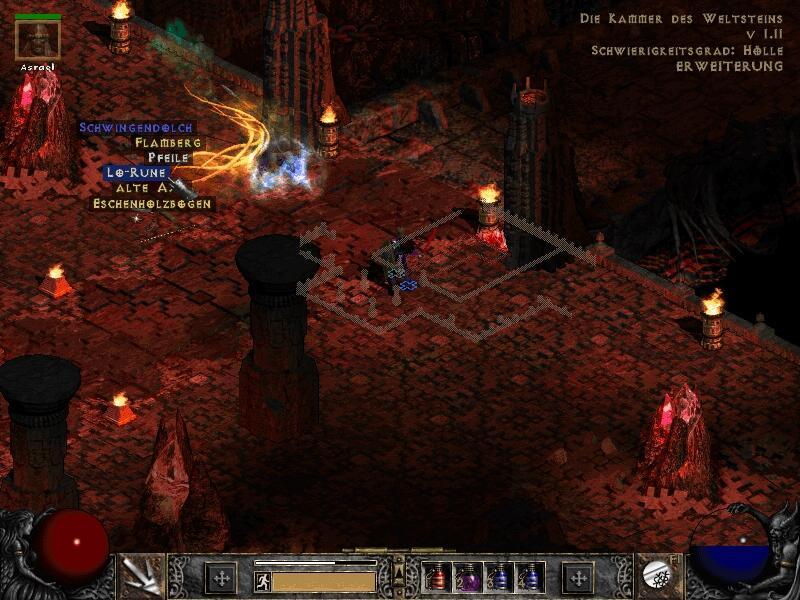Image resolution: width=800 pixels, height=600 pixels.
Task: Expand the mini menu arrow button
Action: [398, 573]
